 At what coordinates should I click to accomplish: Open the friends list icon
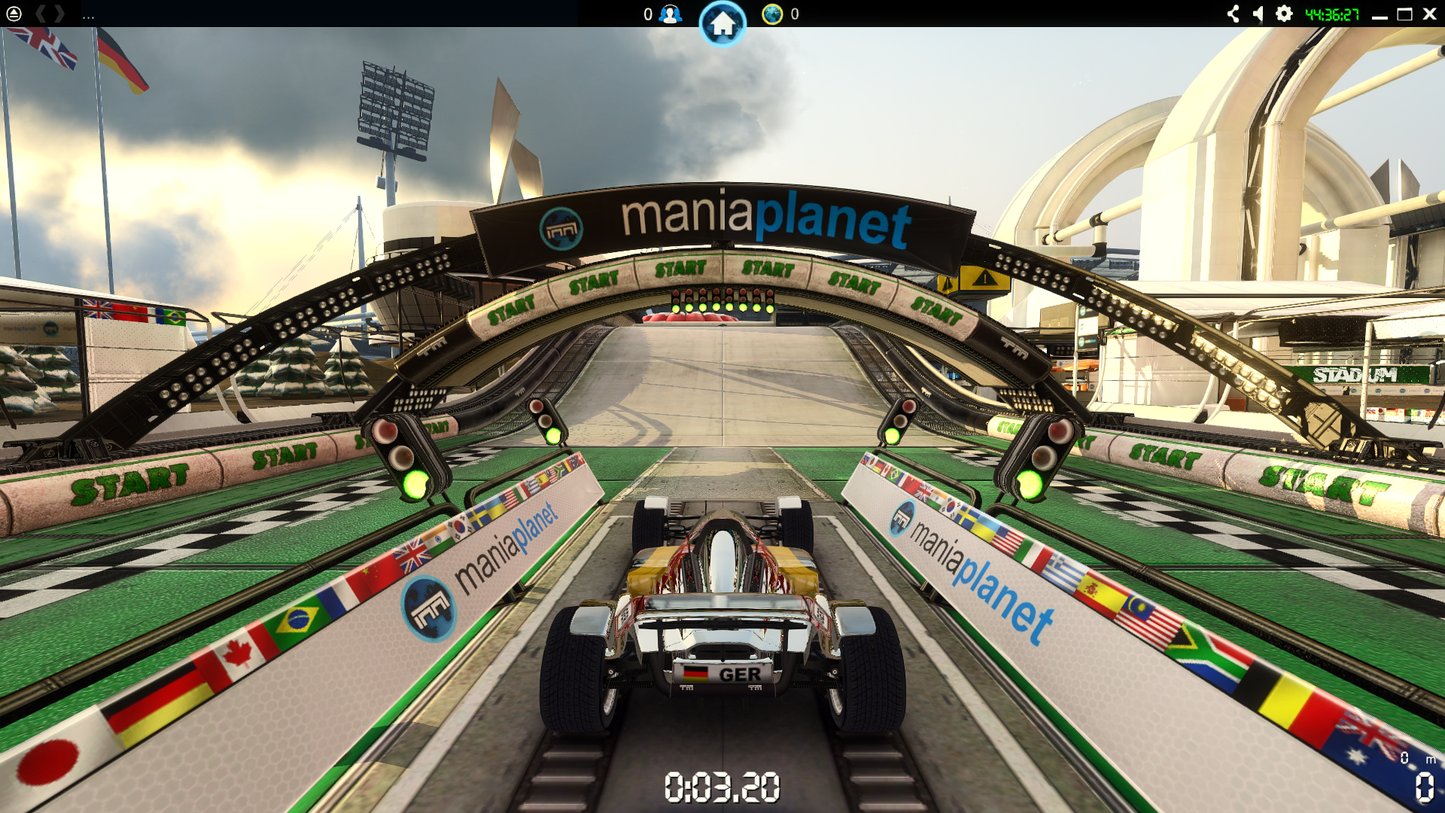(668, 15)
